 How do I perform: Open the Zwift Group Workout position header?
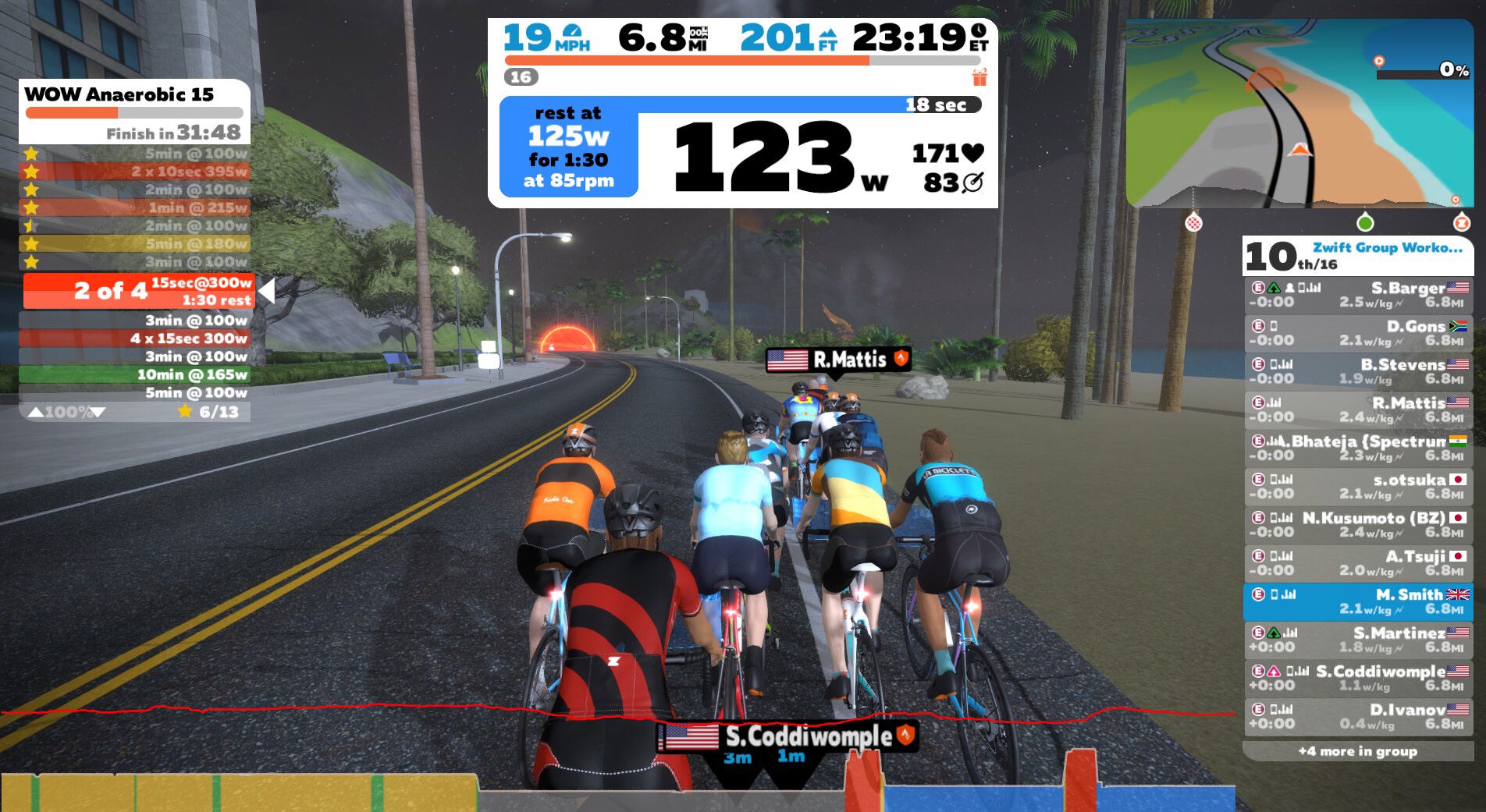click(1357, 256)
